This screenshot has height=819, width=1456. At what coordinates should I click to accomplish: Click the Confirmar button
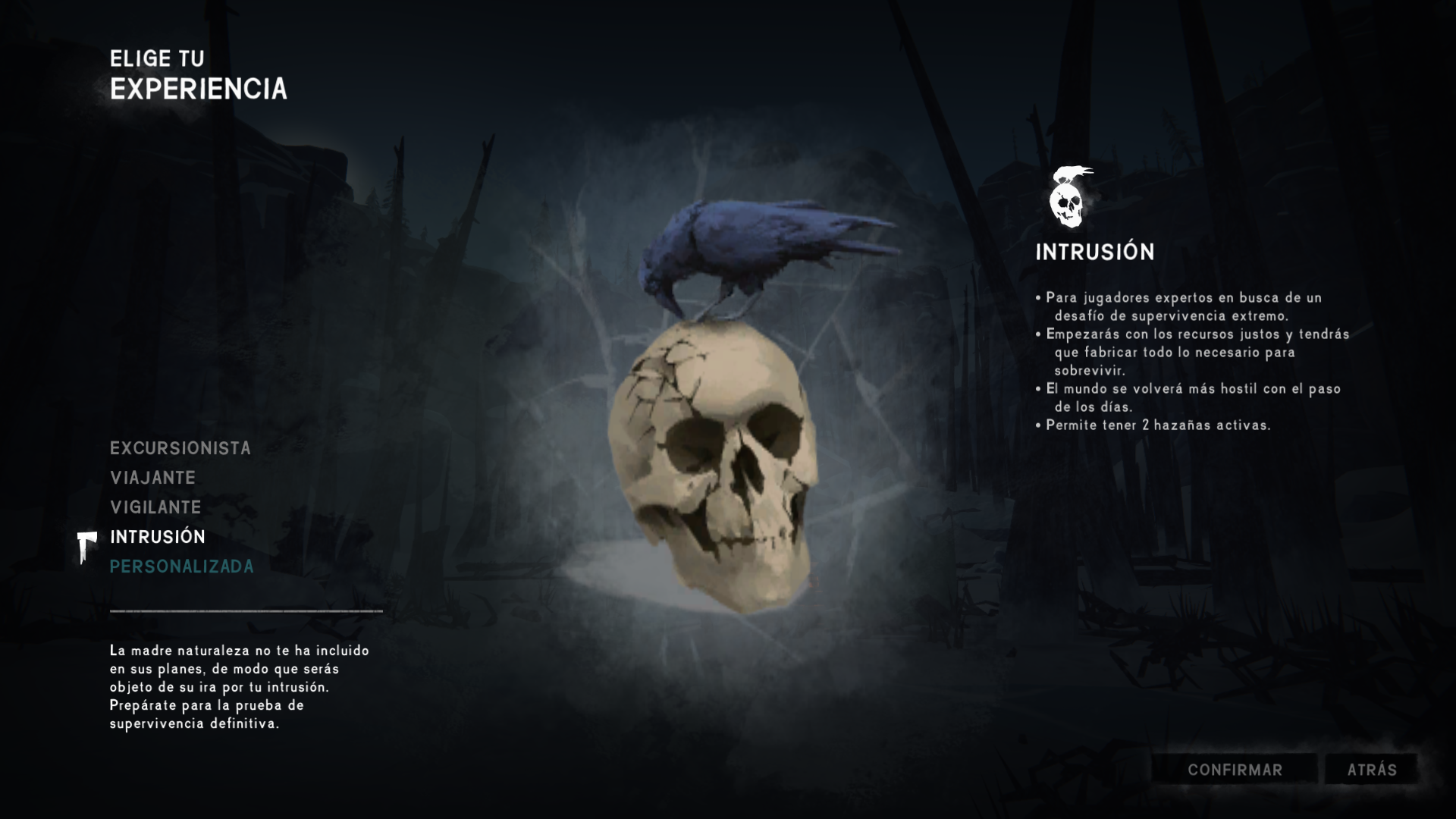click(x=1235, y=770)
